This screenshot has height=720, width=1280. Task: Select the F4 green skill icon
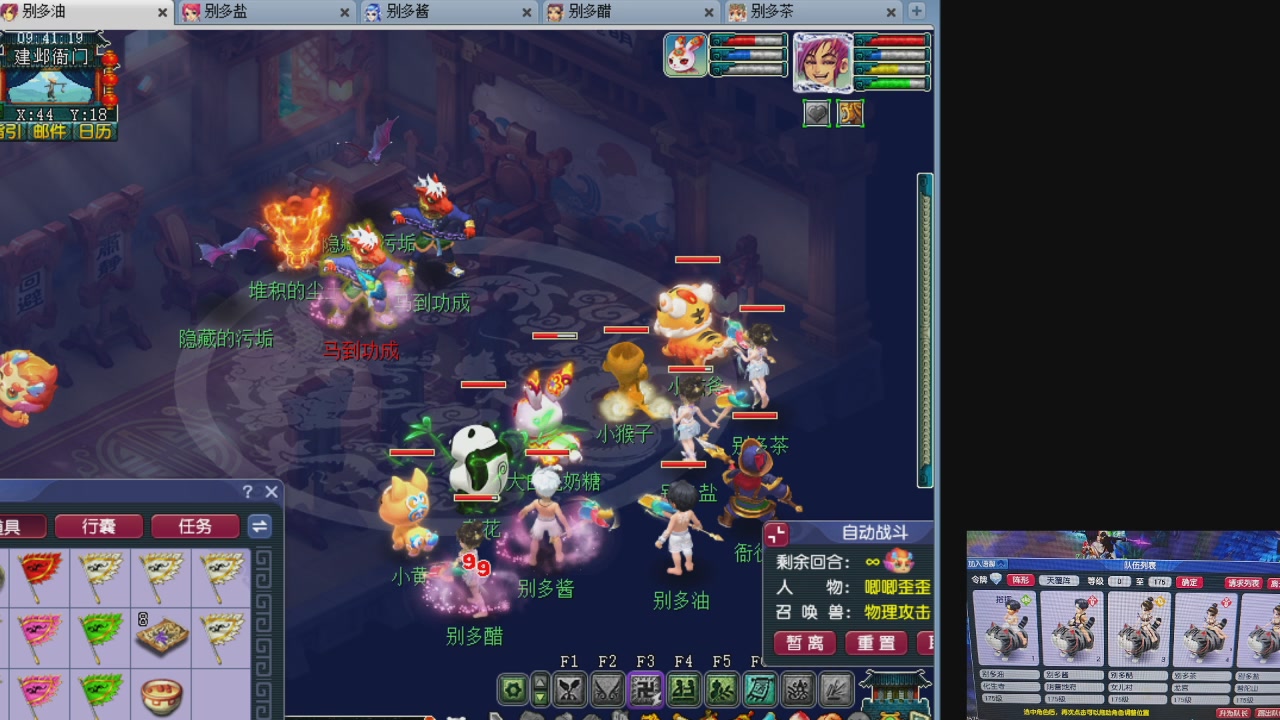click(682, 689)
